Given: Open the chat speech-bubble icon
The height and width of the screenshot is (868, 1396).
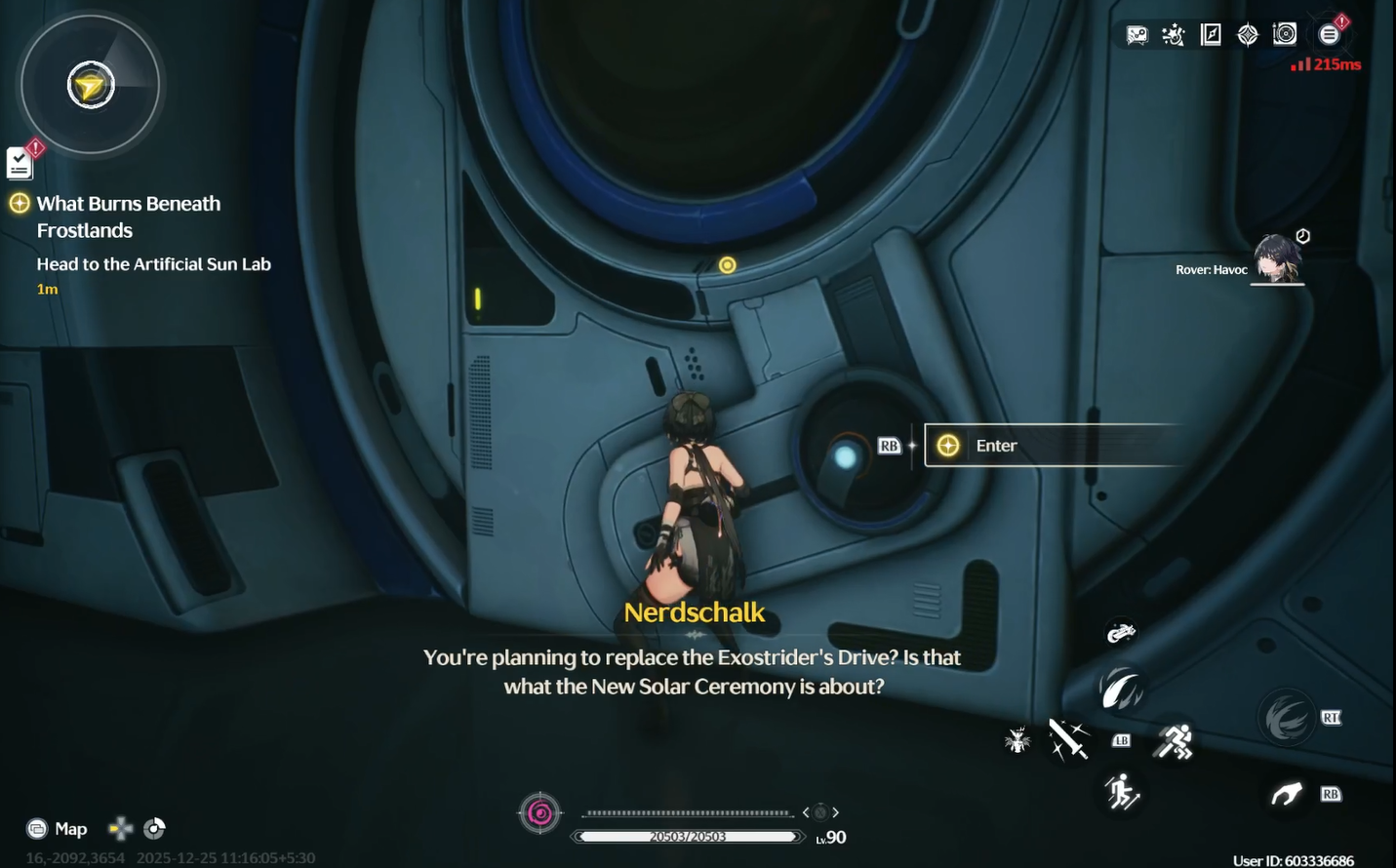Looking at the screenshot, I should point(1137,35).
